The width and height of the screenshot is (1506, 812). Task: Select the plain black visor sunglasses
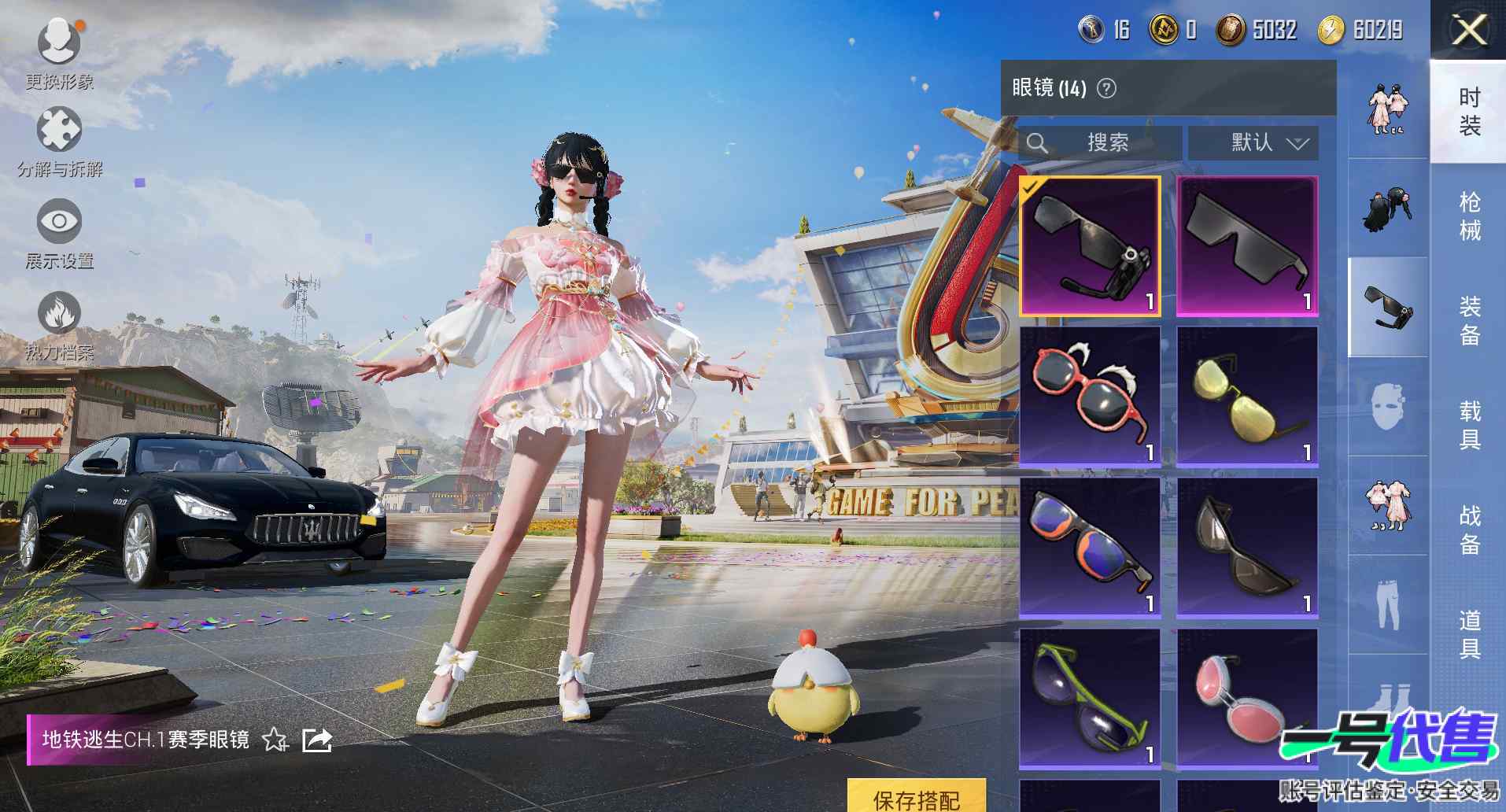1247,245
